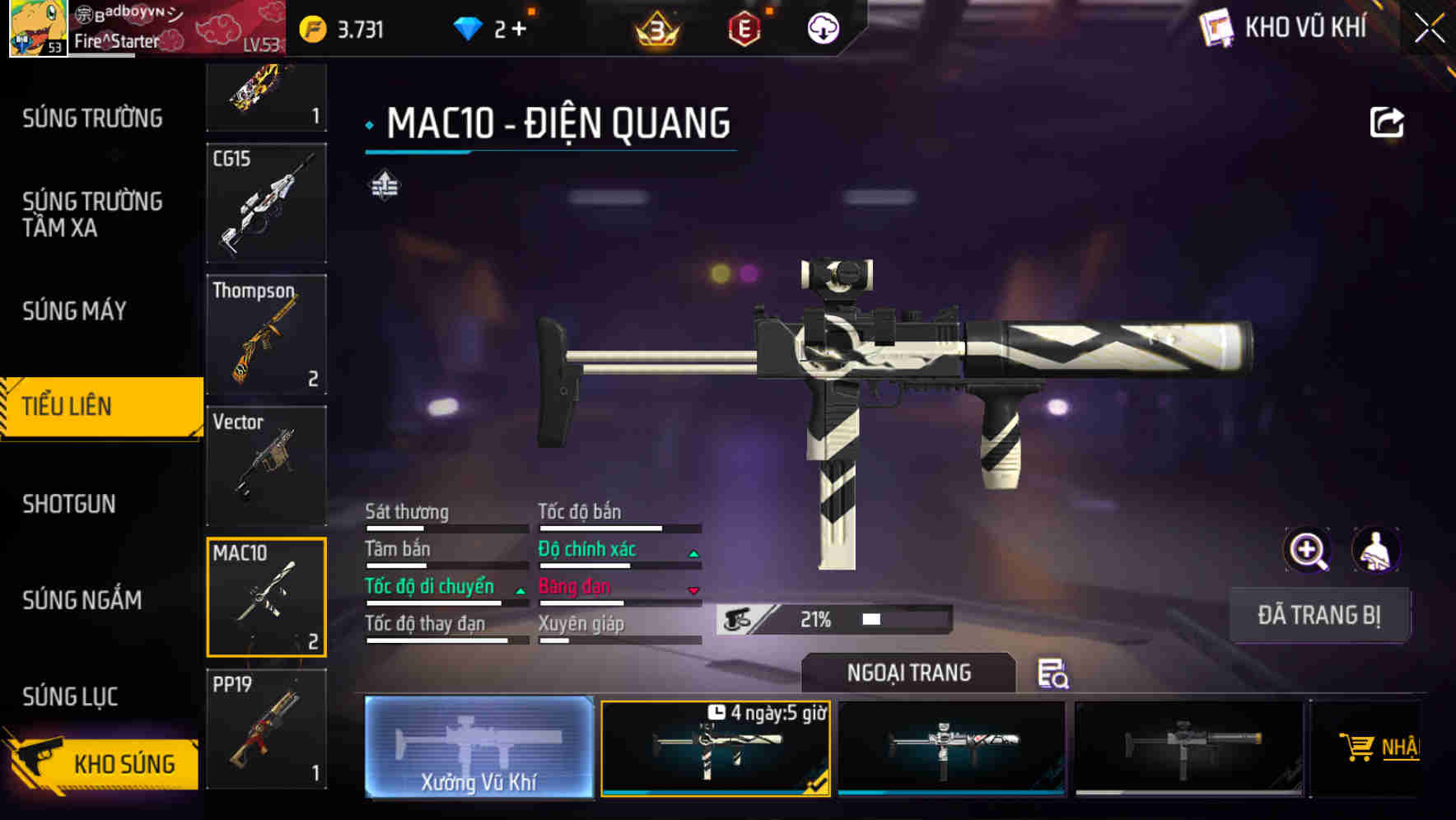Share the MAC10 skin
This screenshot has height=820, width=1456.
(x=1386, y=123)
